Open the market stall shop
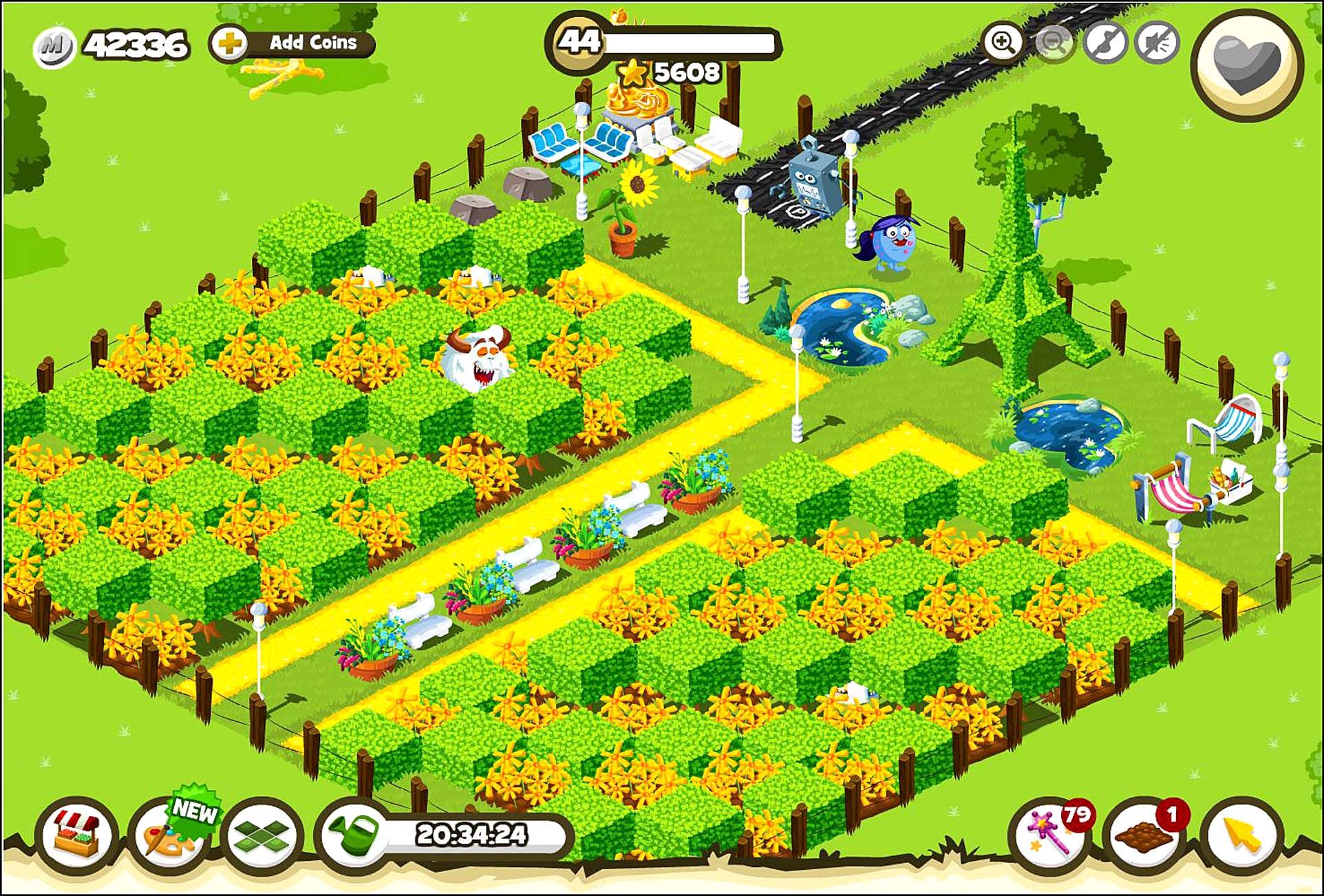1324x896 pixels. (76, 835)
